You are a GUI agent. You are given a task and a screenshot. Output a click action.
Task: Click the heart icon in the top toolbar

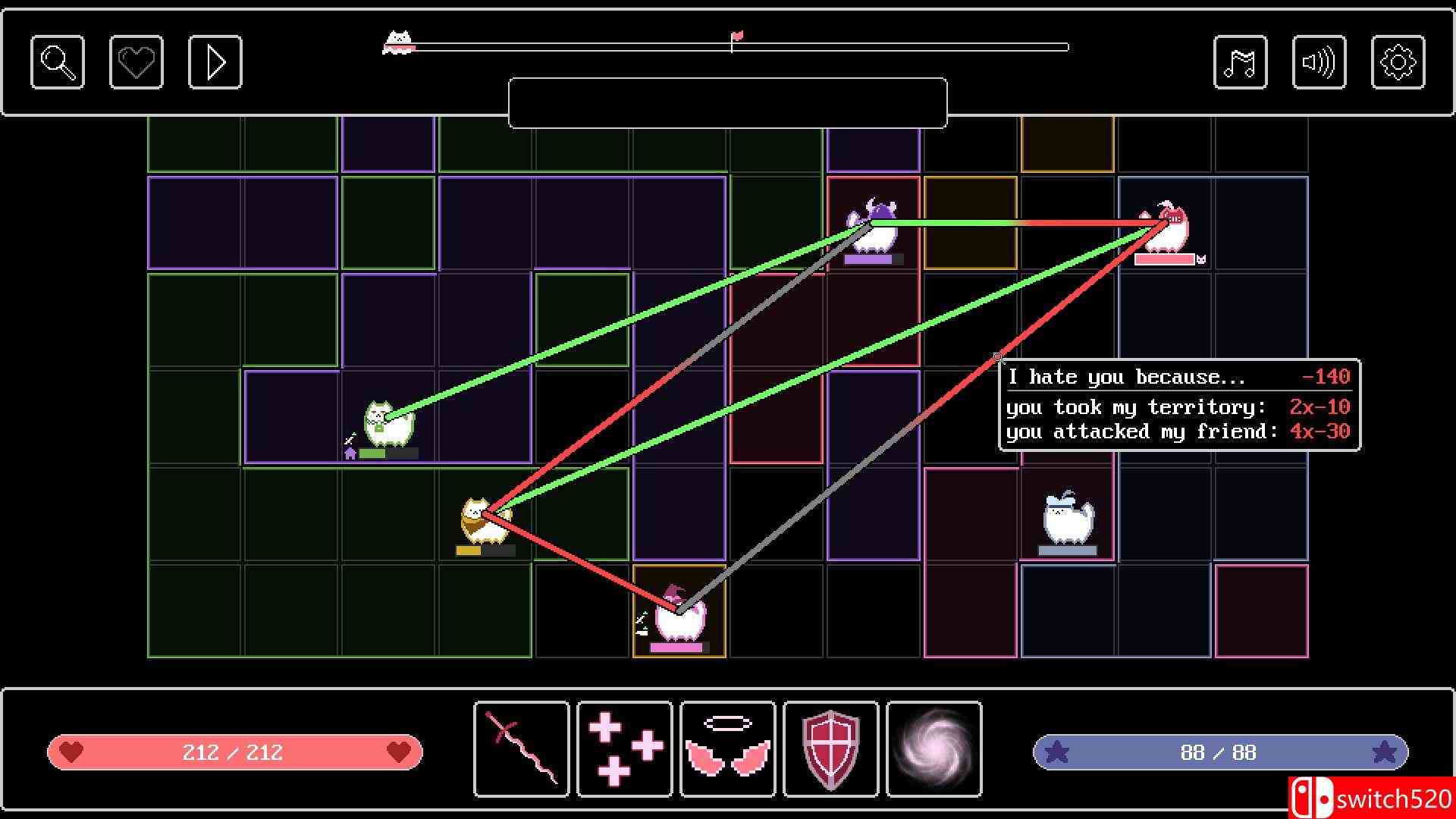point(136,61)
